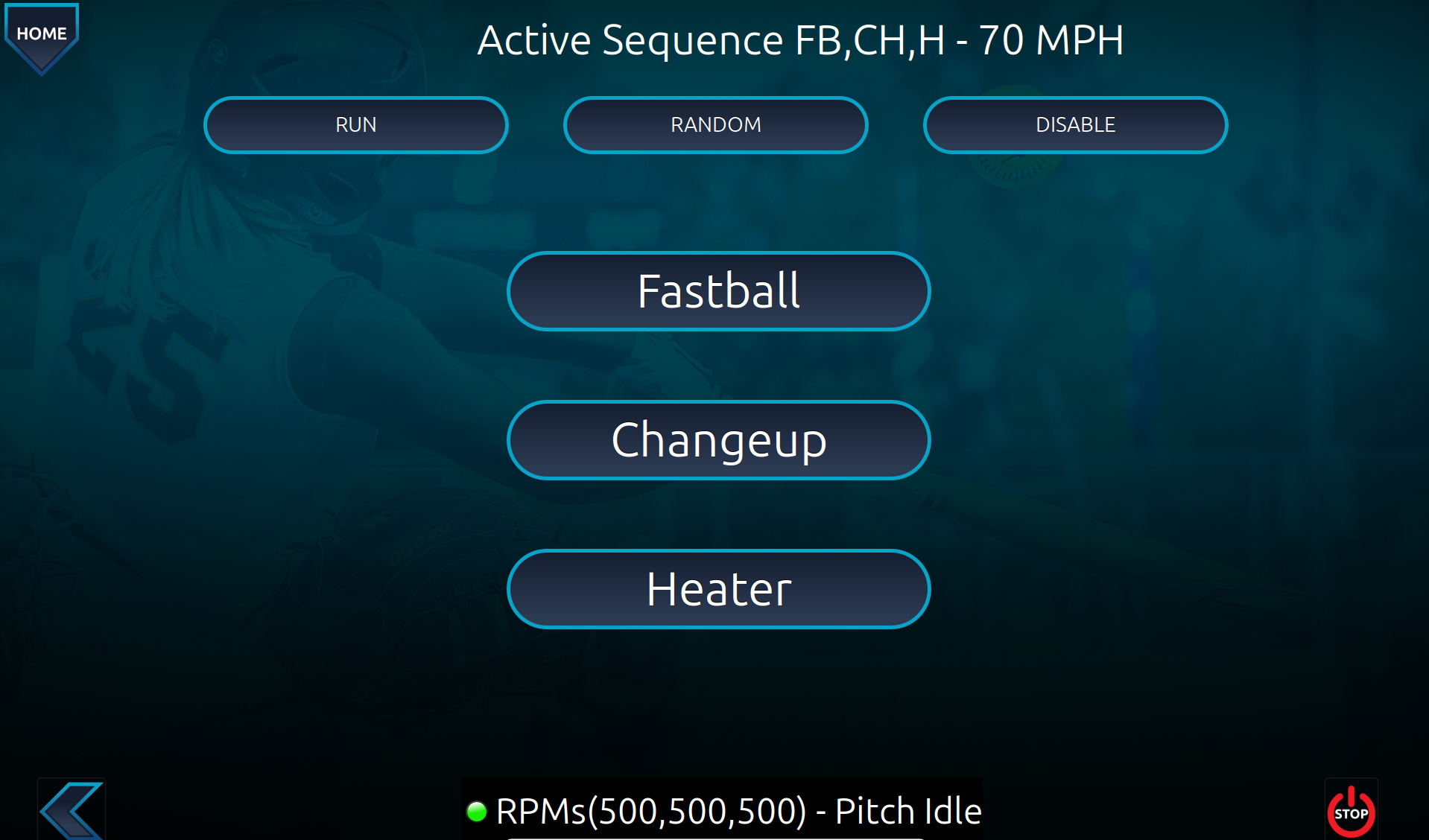
Task: Hit the red STOP power button
Action: (1350, 810)
